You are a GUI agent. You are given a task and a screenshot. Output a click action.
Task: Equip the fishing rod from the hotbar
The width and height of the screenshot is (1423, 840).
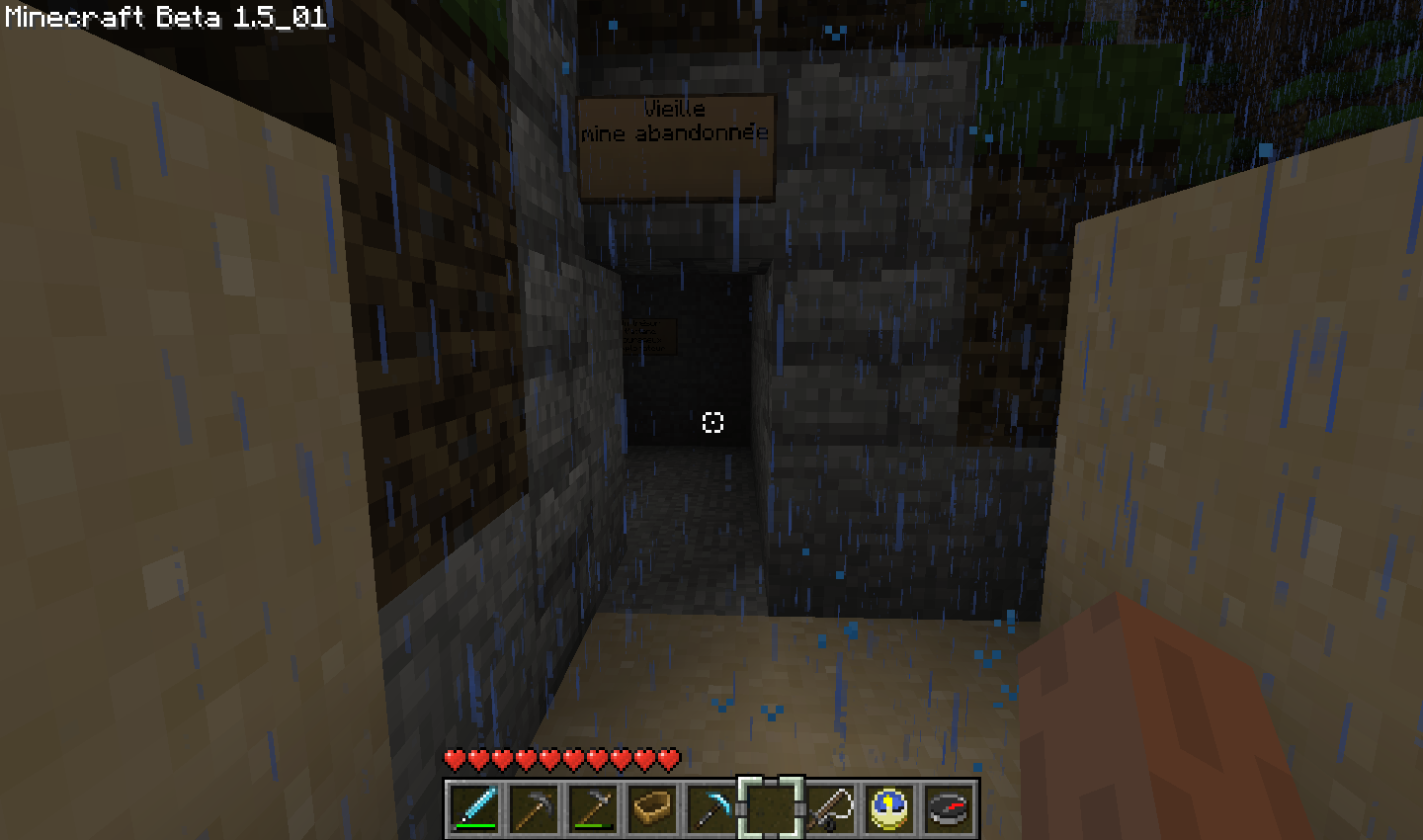[830, 808]
